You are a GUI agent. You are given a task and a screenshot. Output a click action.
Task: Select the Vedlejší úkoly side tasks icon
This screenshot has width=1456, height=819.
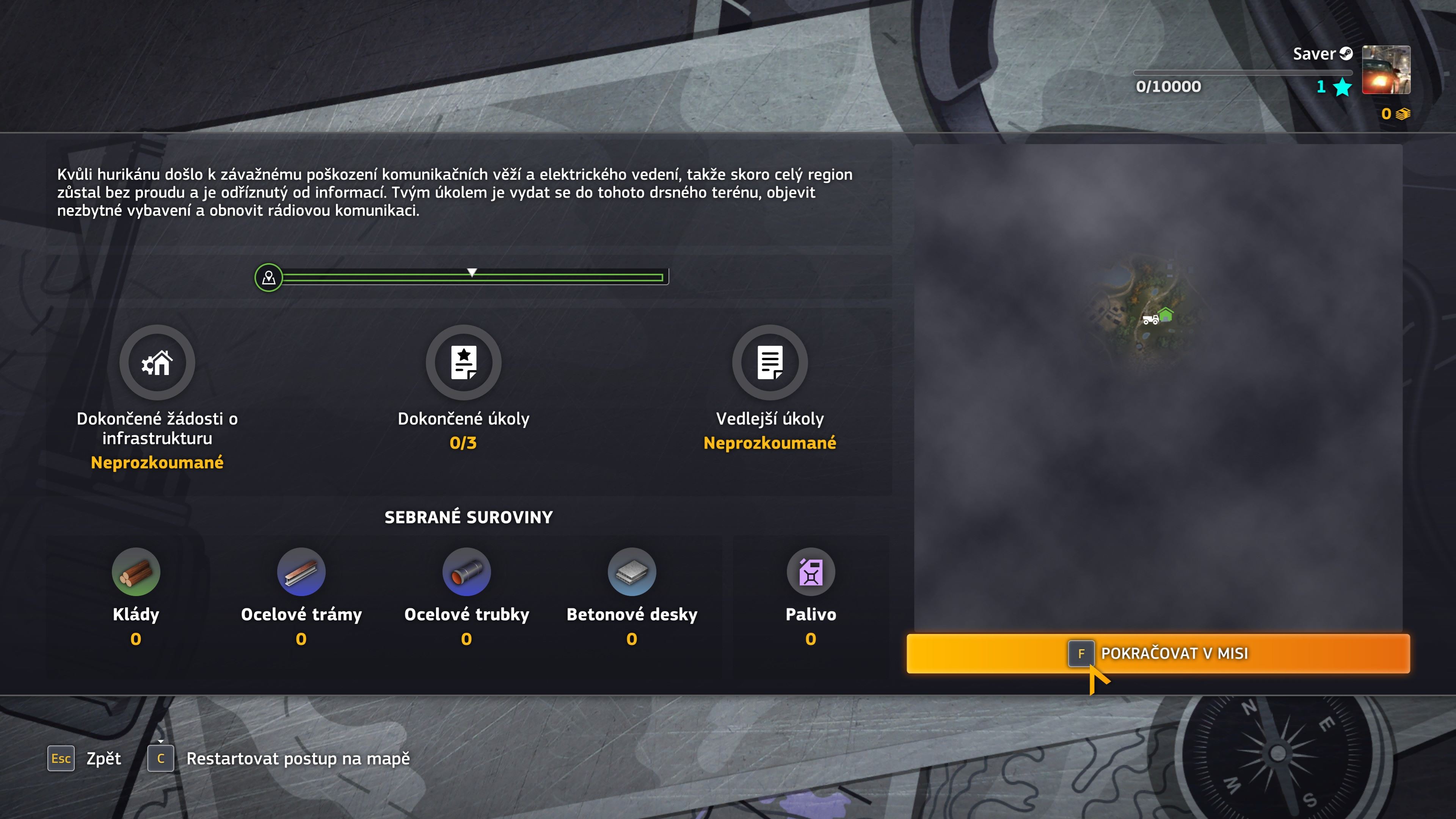(769, 362)
